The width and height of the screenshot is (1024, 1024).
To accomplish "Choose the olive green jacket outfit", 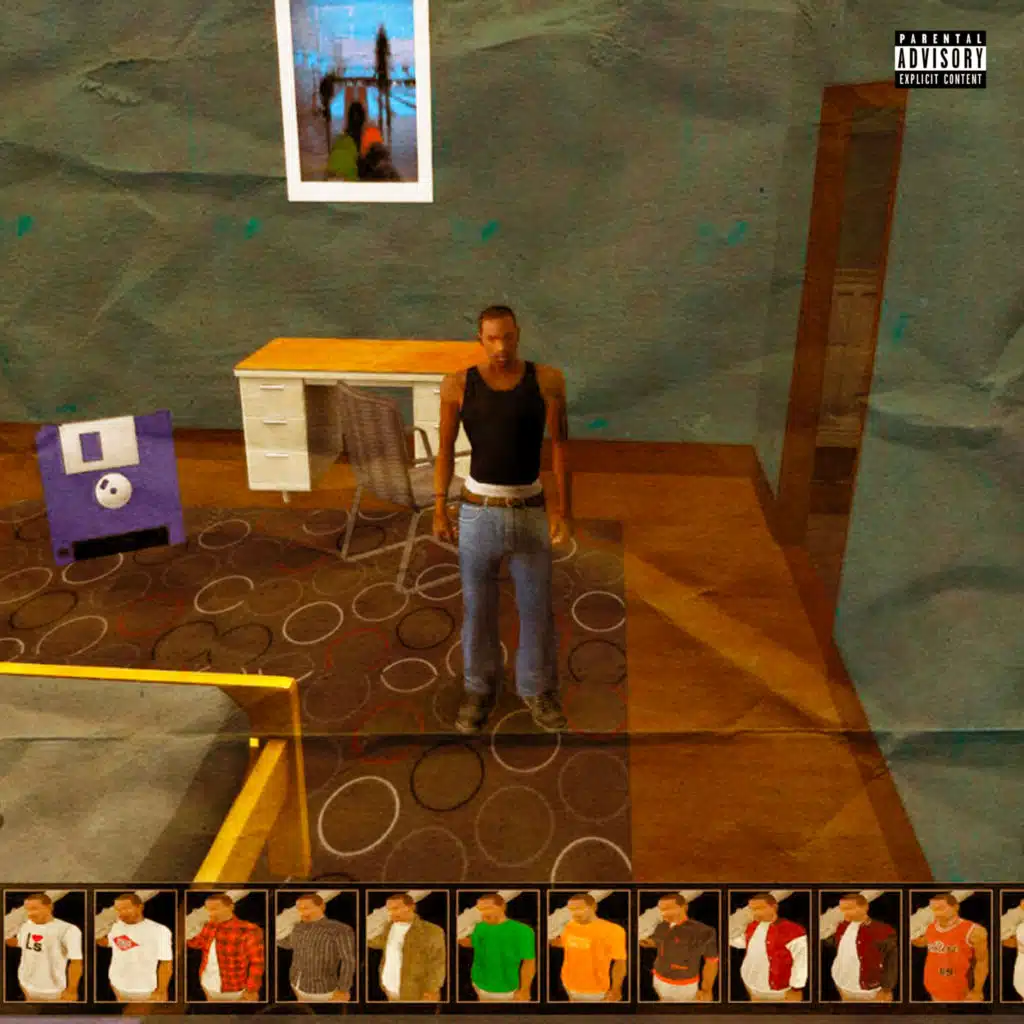I will [x=407, y=945].
